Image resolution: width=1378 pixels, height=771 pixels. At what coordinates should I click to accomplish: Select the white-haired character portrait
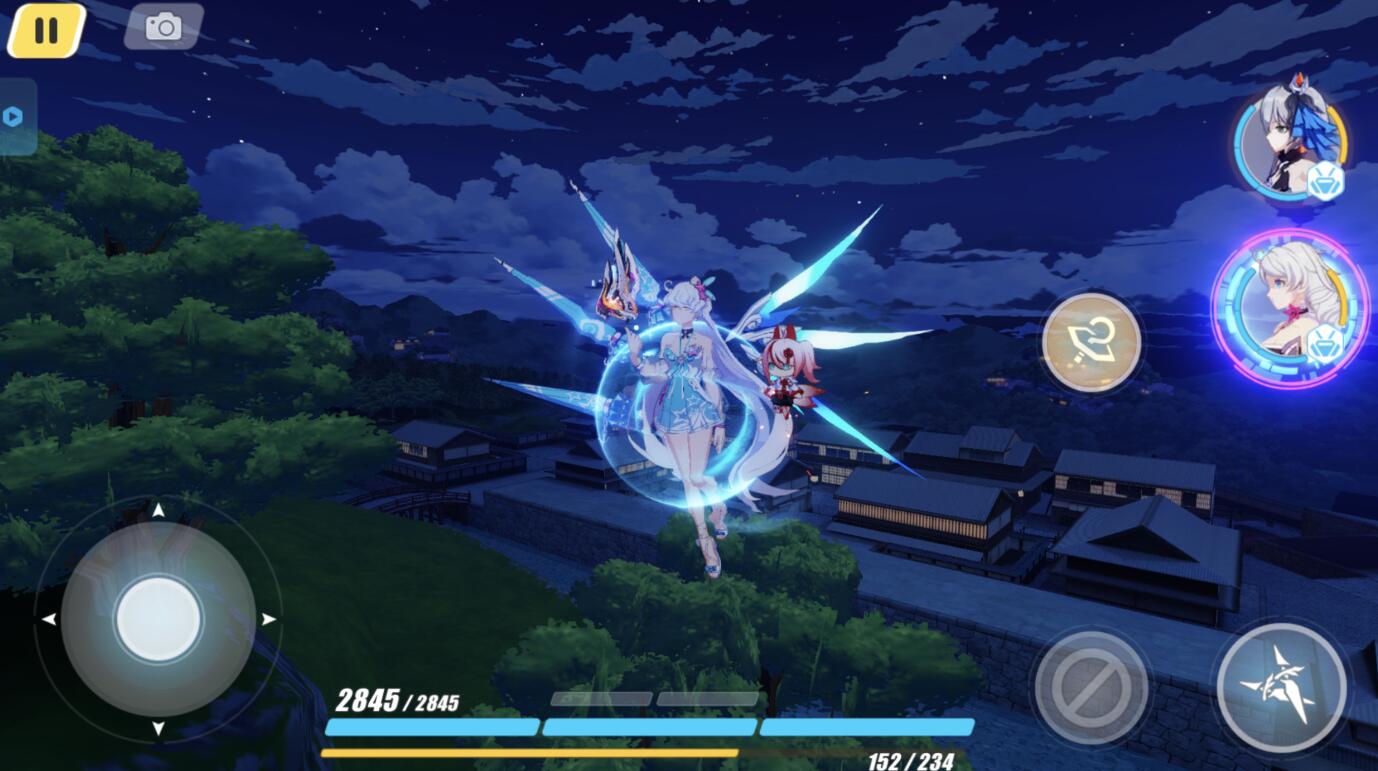point(1290,307)
